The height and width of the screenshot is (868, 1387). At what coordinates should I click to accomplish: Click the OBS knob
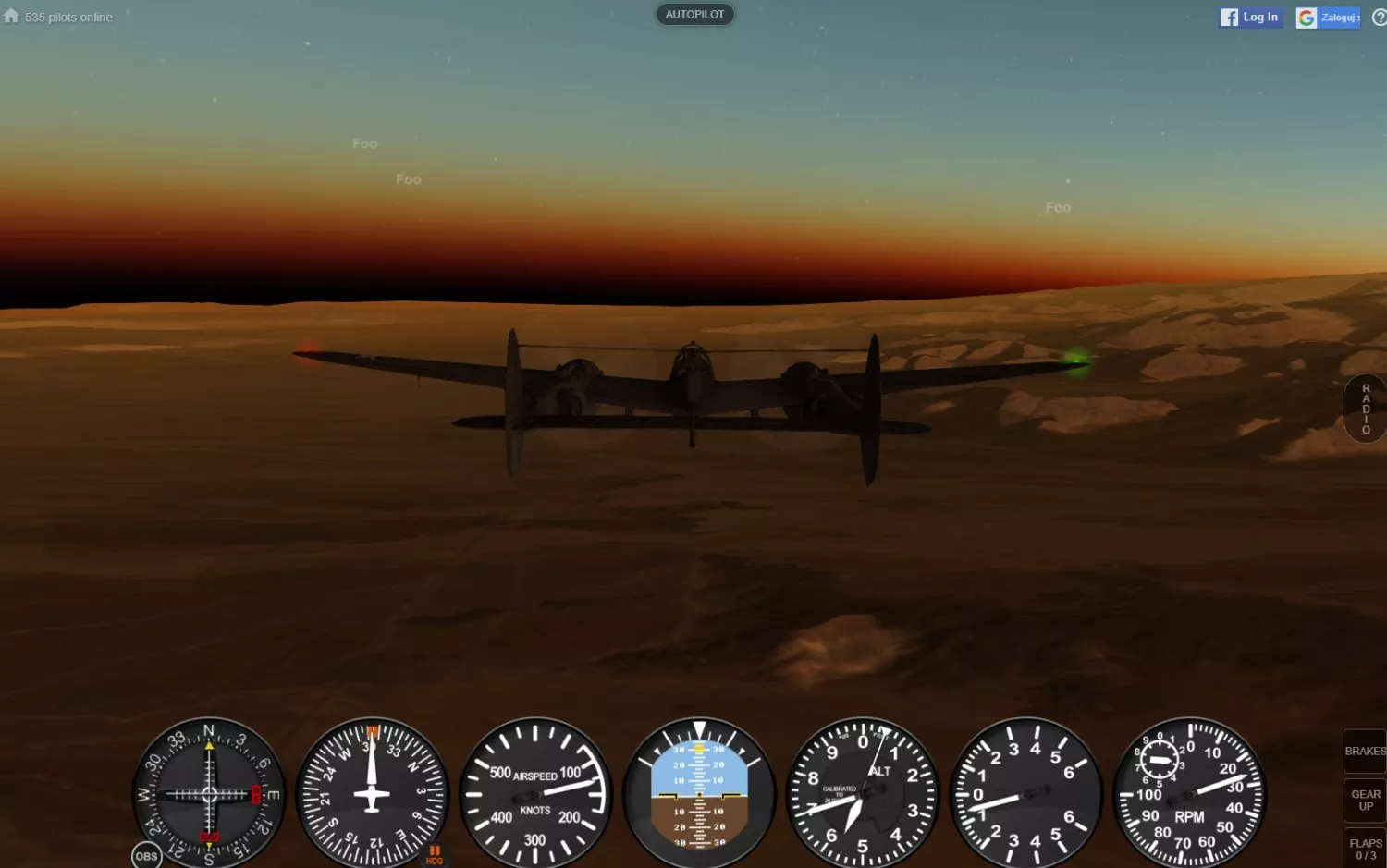(x=146, y=856)
